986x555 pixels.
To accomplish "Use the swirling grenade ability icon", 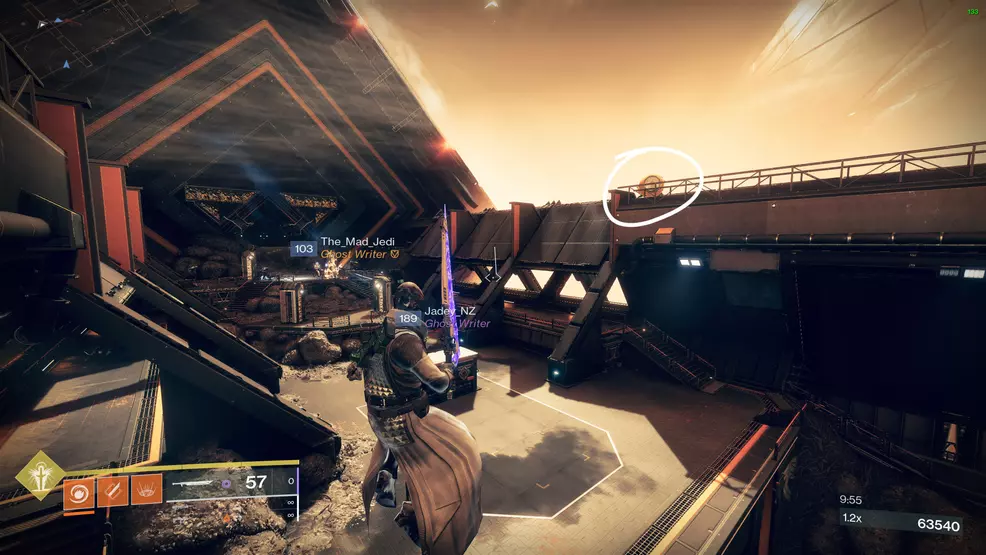I will click(80, 491).
